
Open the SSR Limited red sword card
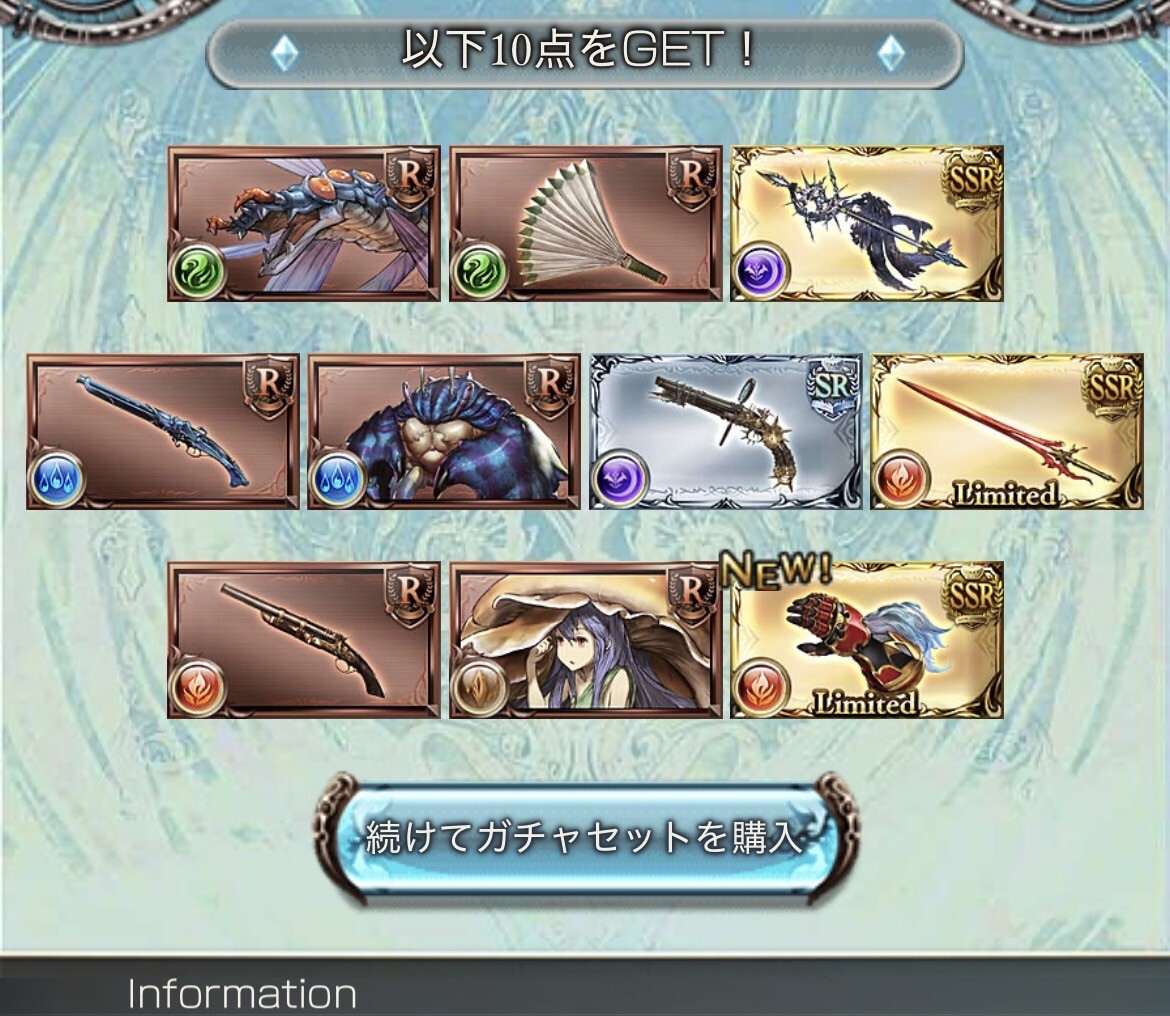click(x=1007, y=432)
